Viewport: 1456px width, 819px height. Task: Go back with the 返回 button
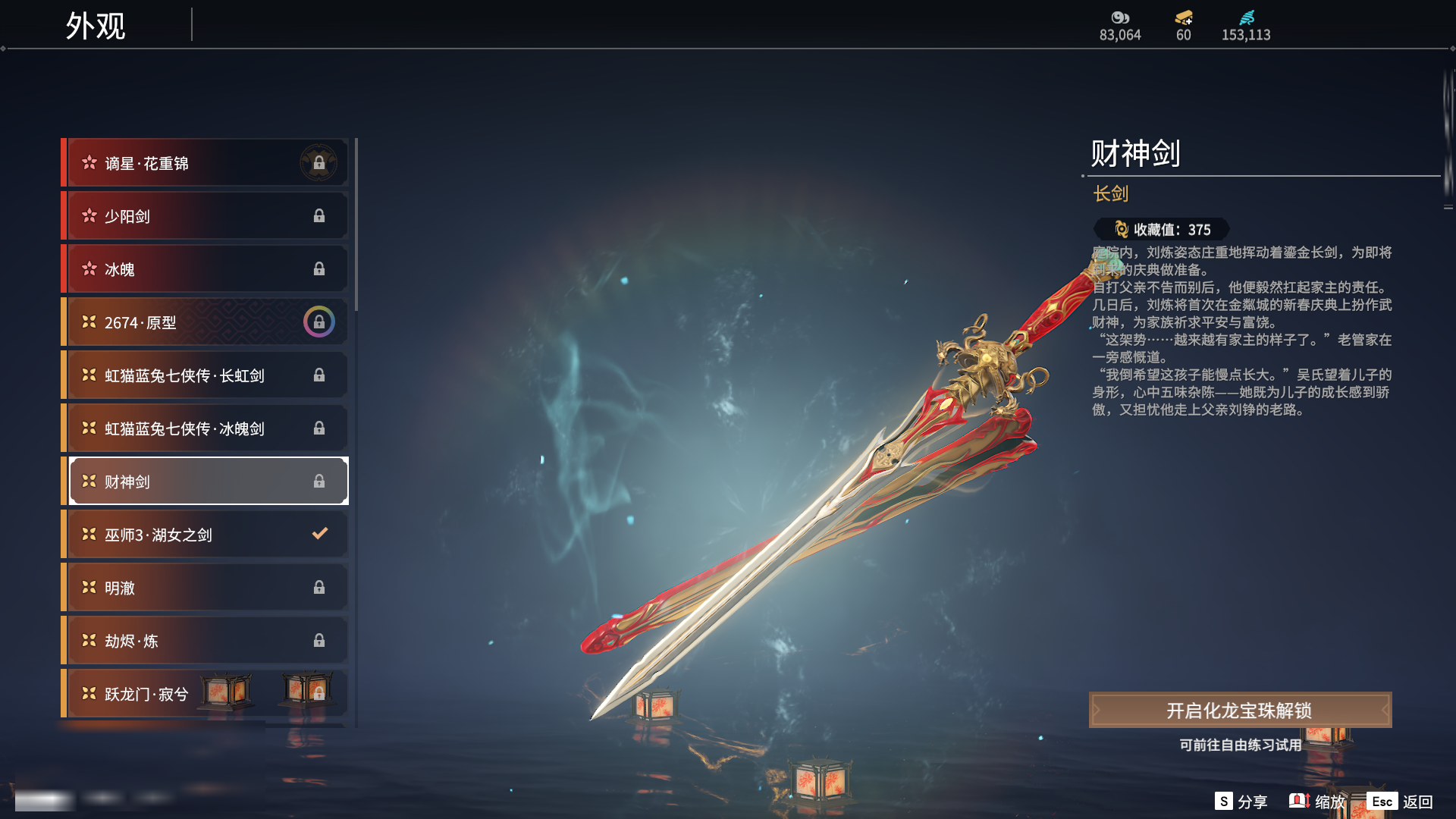coord(1400,802)
